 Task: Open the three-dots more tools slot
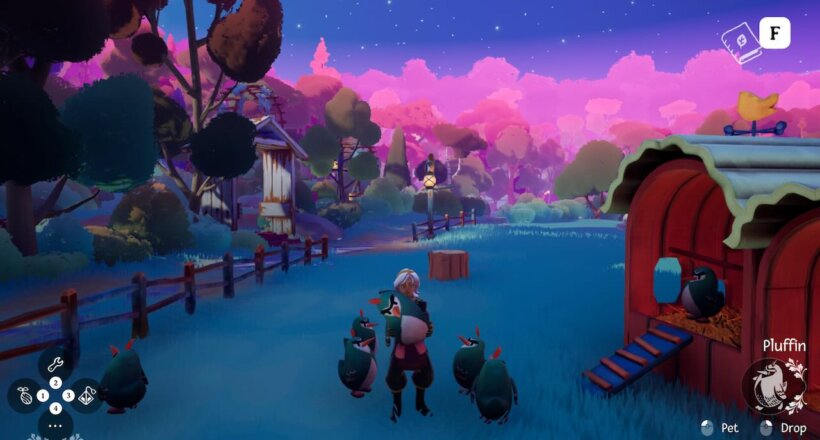55,424
